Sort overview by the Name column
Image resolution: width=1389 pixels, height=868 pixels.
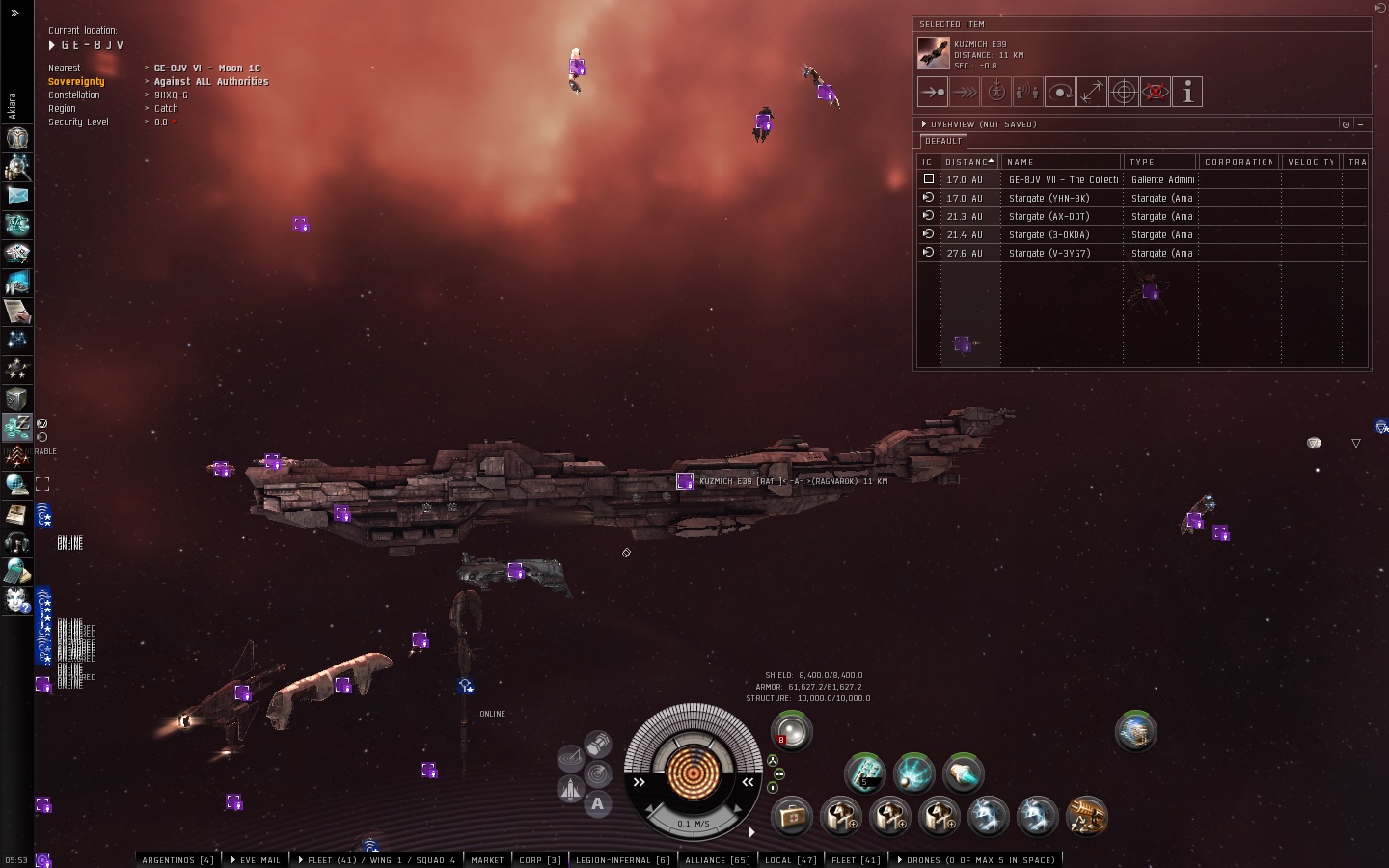[1060, 162]
